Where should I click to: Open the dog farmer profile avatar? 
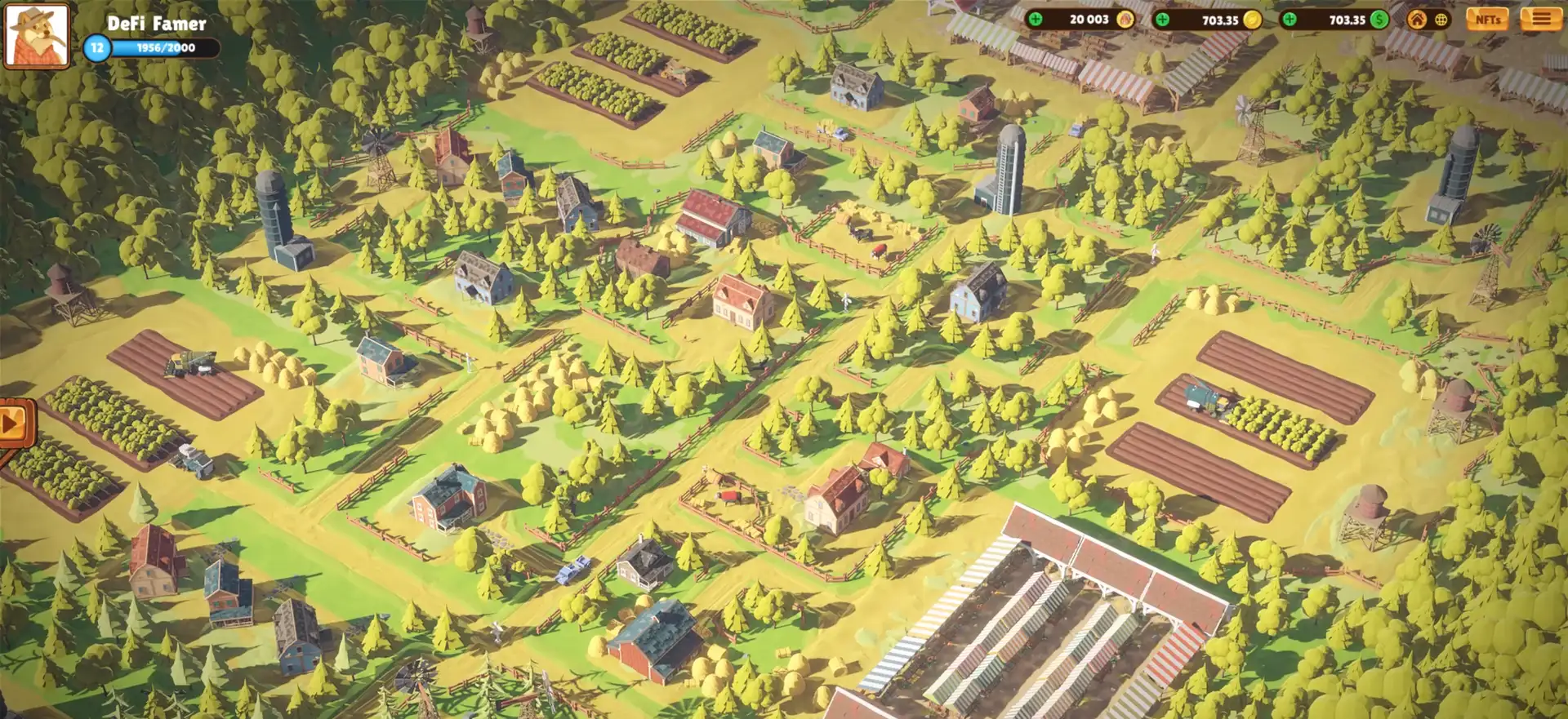click(x=37, y=36)
